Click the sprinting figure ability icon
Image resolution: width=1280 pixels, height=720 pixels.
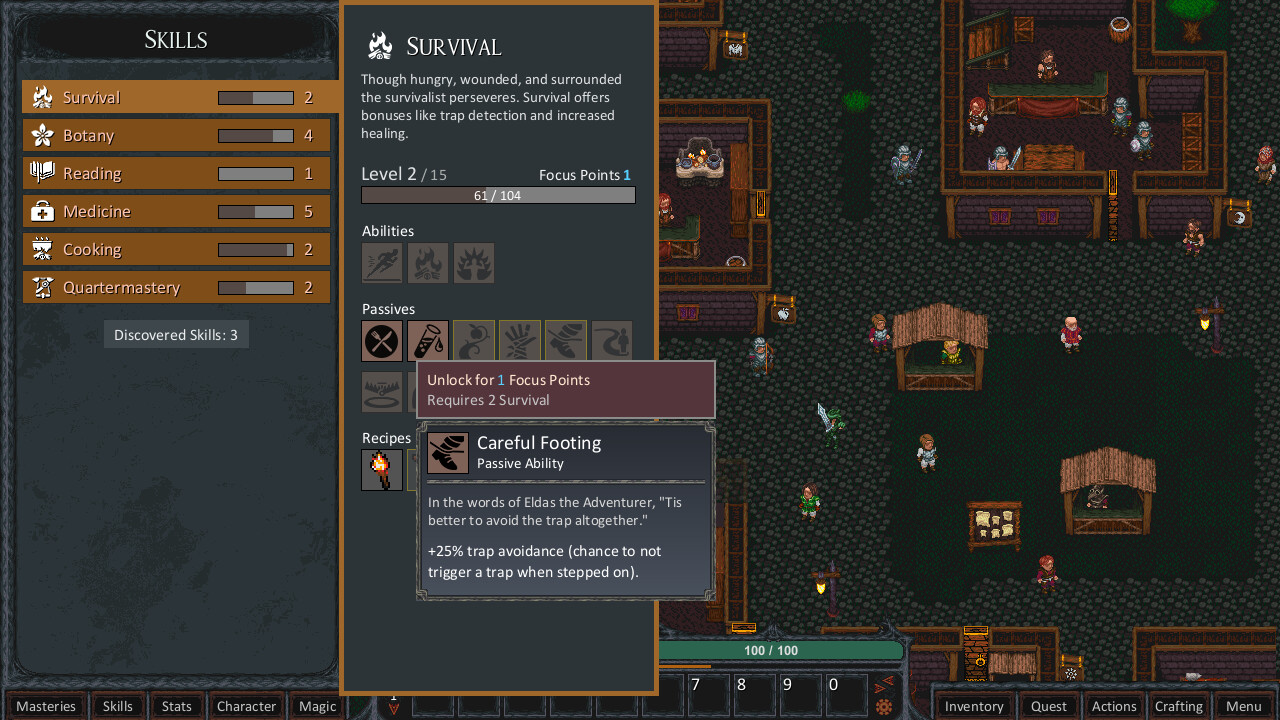(382, 263)
